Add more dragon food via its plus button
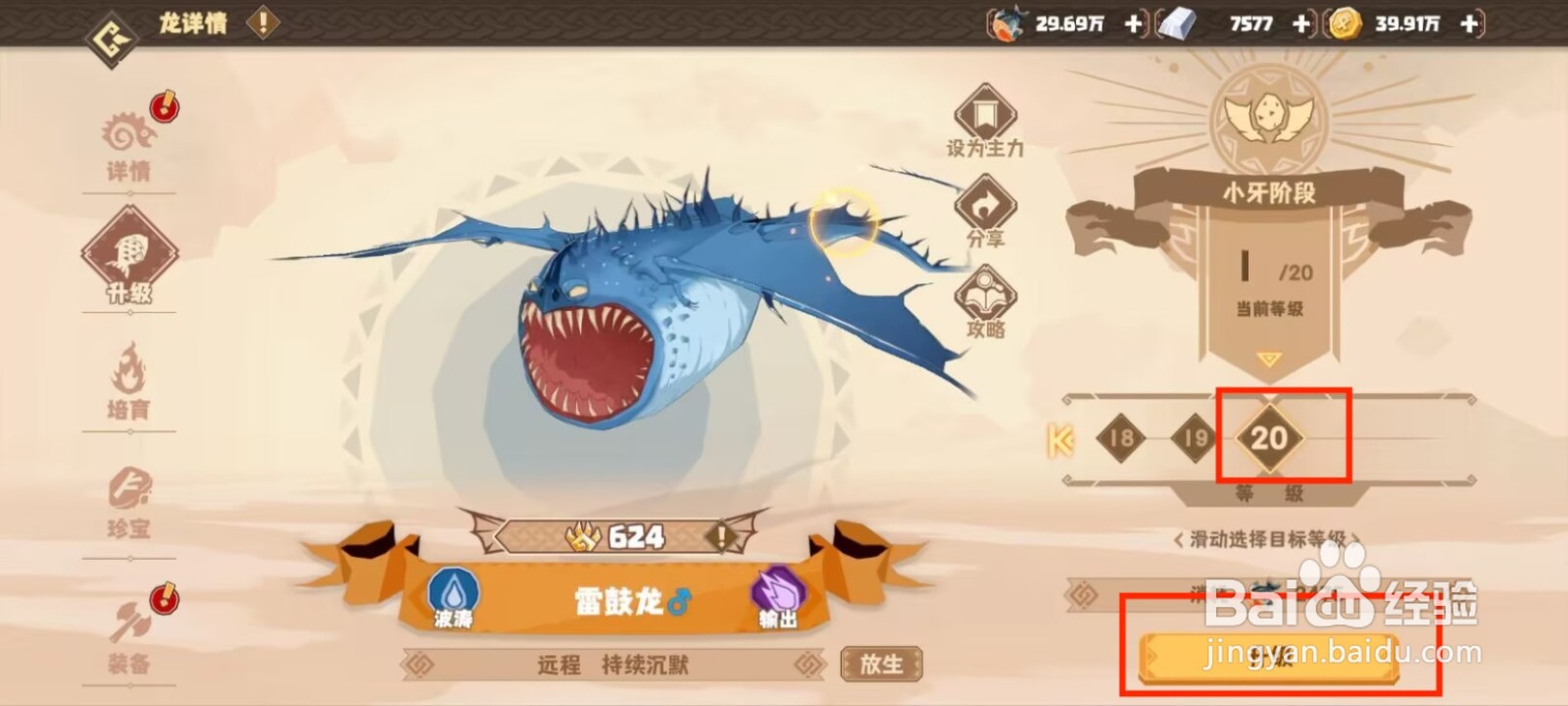The height and width of the screenshot is (706, 1568). (x=1133, y=24)
